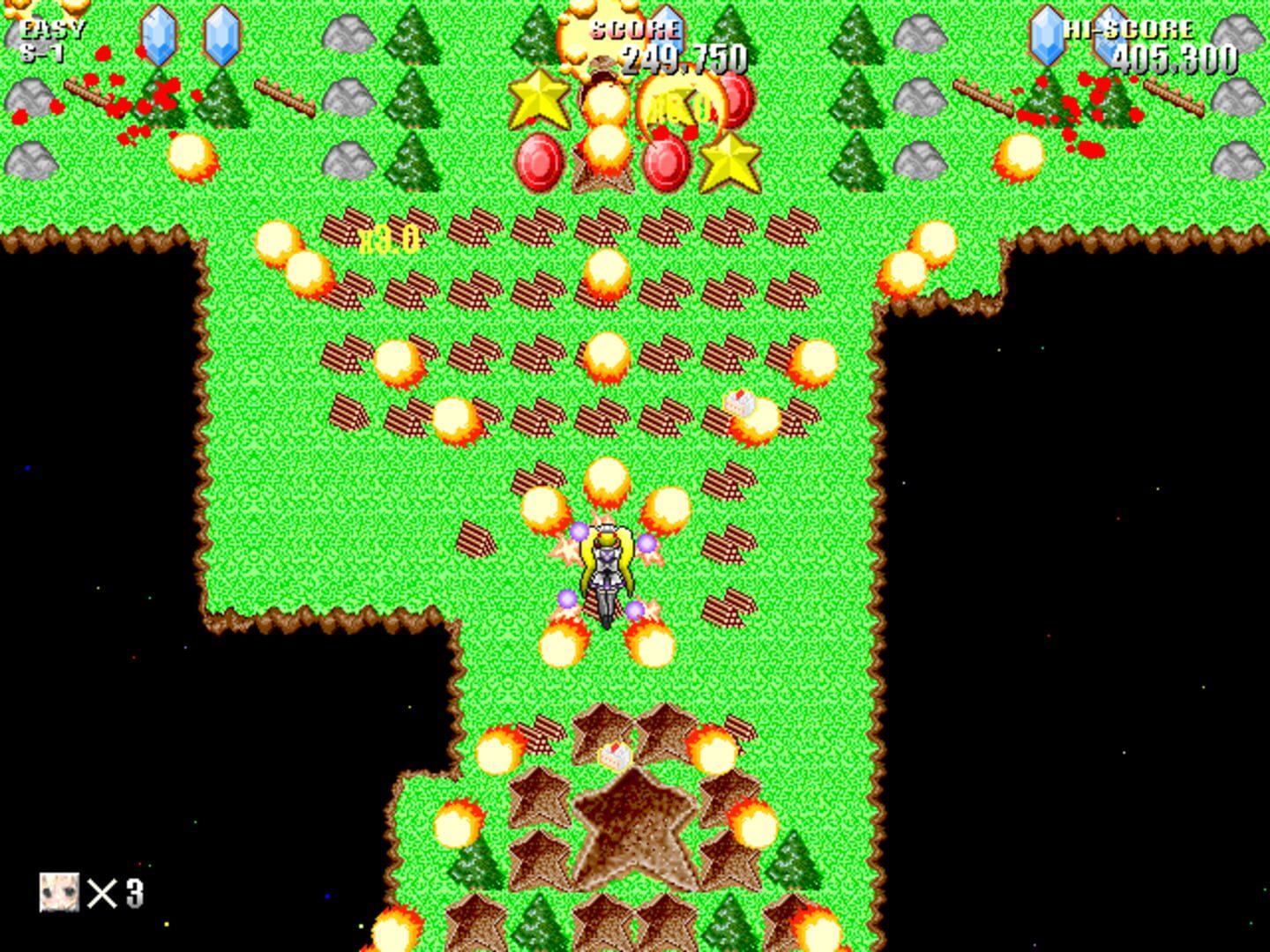The height and width of the screenshot is (952, 1270).
Task: Click the yellow star power-up near the score
Action: (539, 99)
